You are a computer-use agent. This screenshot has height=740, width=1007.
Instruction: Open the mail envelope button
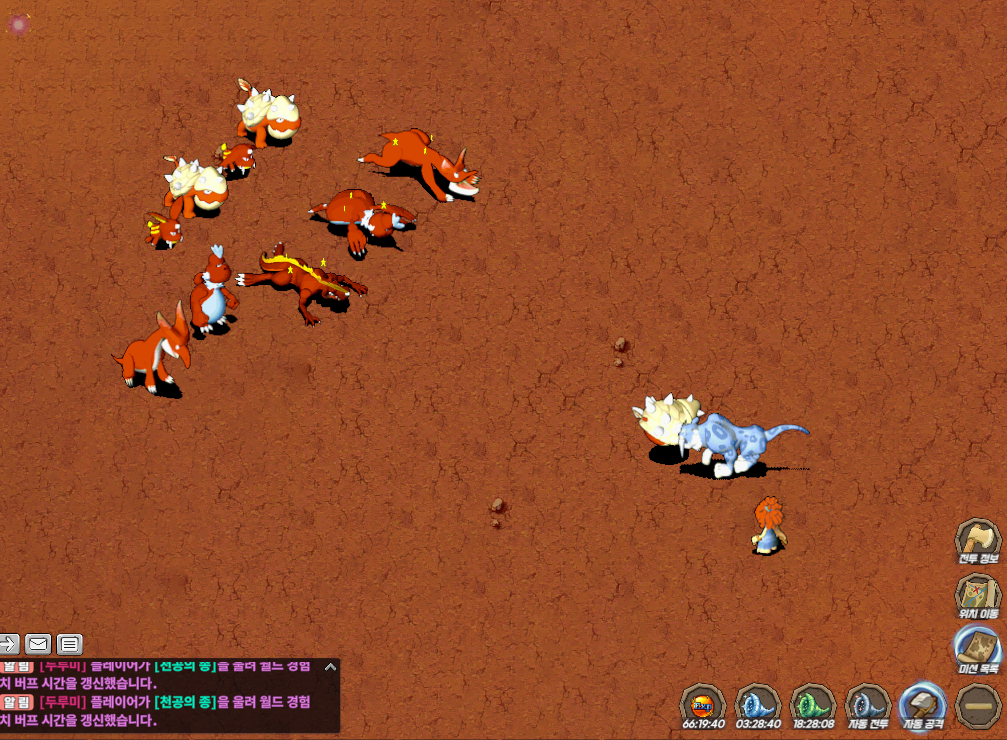pos(39,644)
